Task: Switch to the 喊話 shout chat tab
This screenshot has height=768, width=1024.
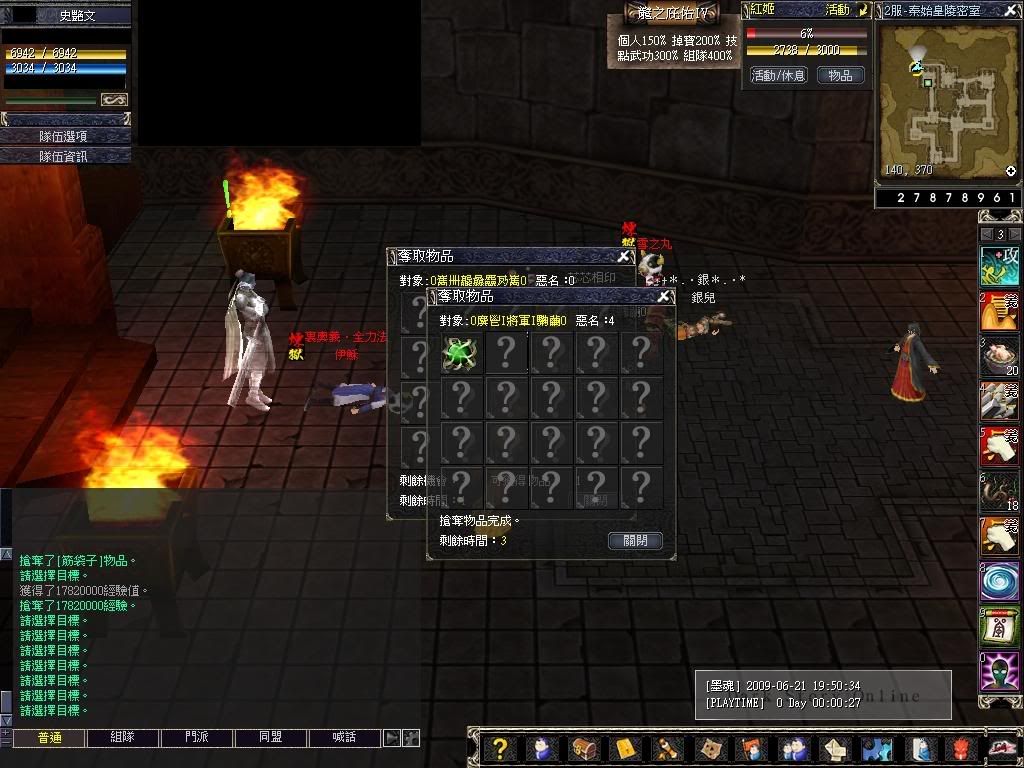Action: pos(345,737)
